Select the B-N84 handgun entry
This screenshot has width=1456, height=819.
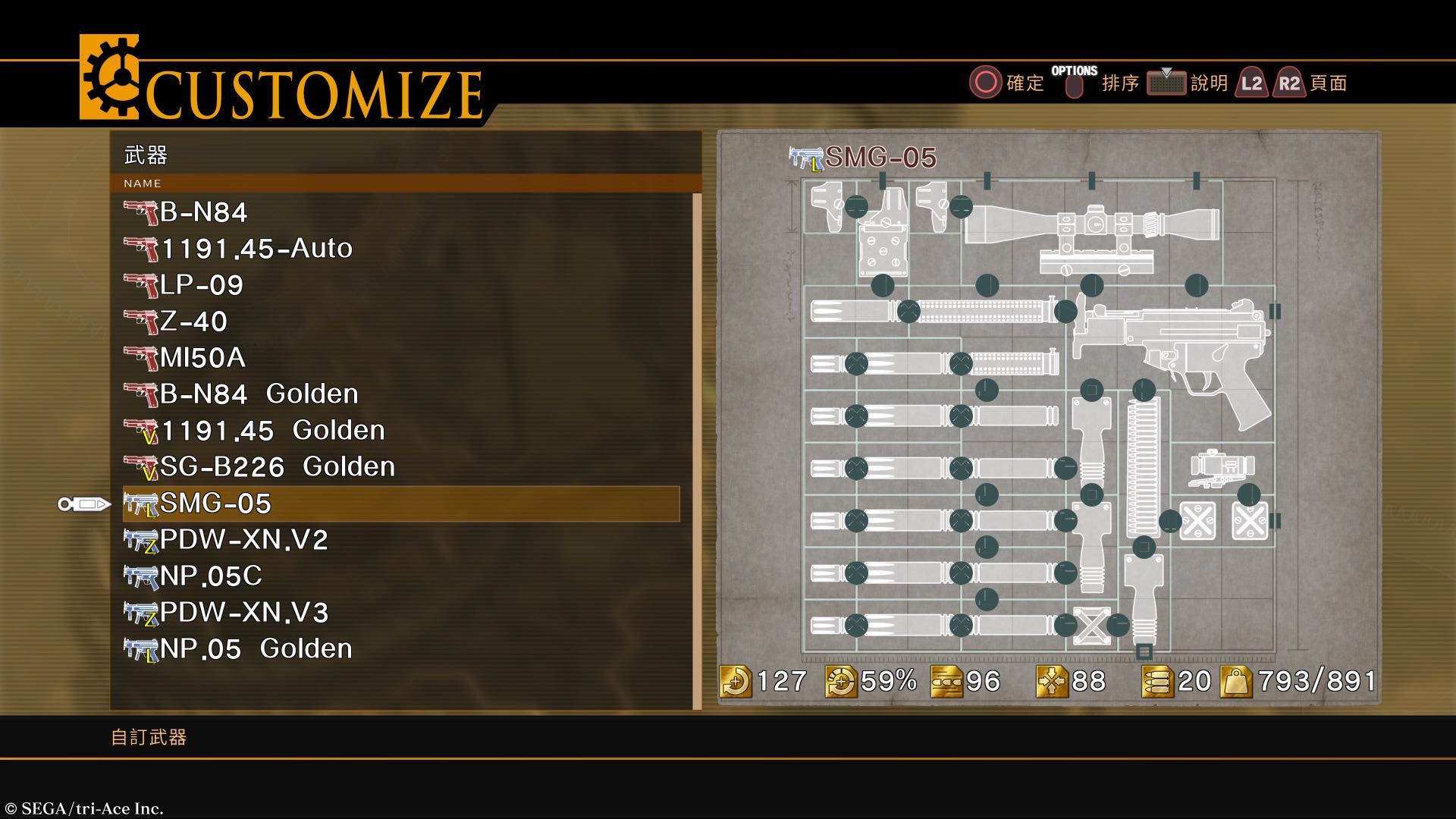203,212
